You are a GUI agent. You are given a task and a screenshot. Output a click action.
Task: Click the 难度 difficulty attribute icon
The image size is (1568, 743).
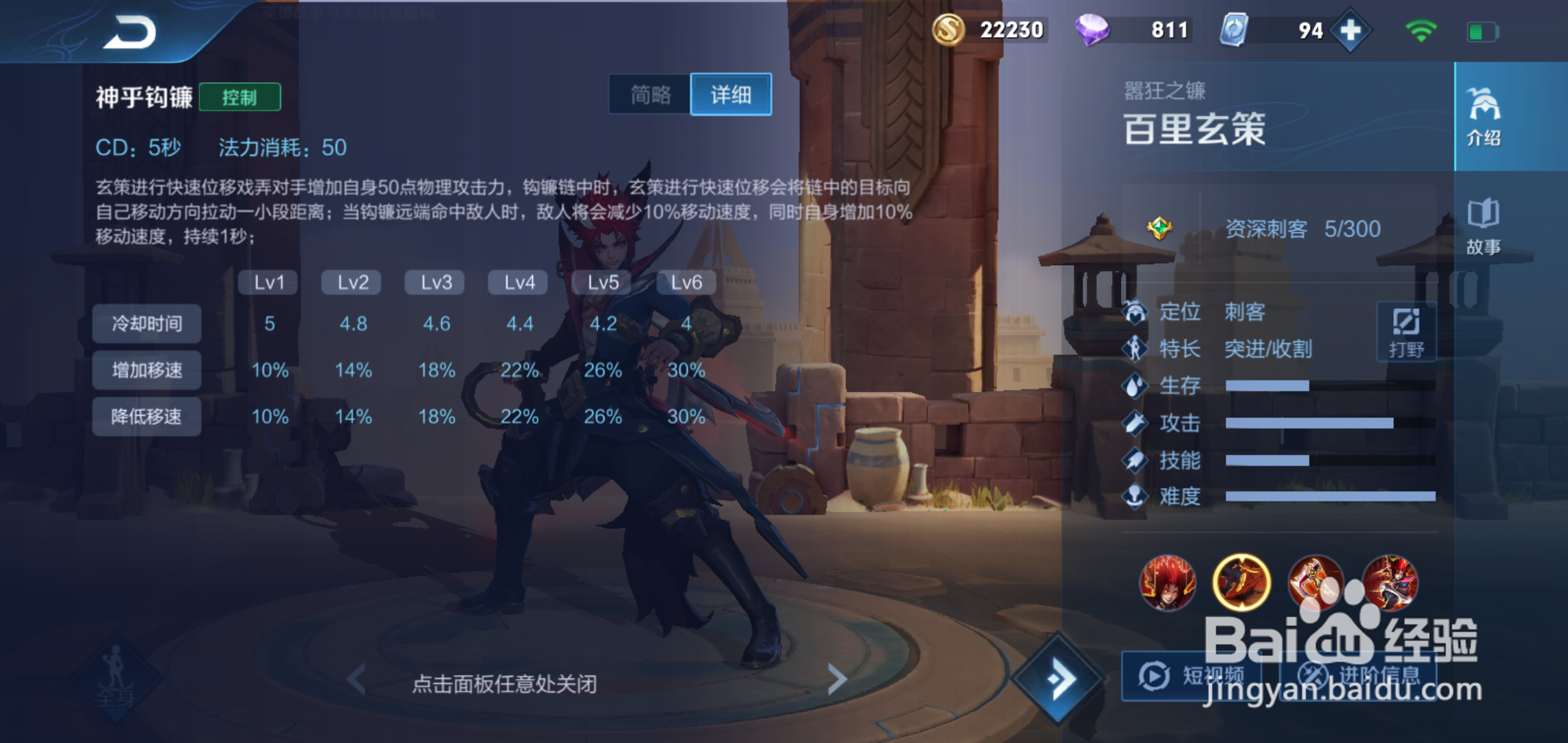(x=1135, y=497)
